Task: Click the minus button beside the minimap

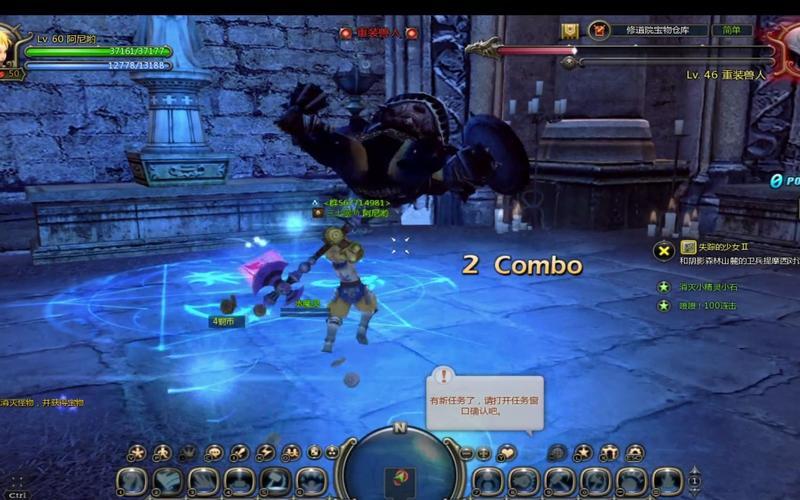Action: (466, 453)
